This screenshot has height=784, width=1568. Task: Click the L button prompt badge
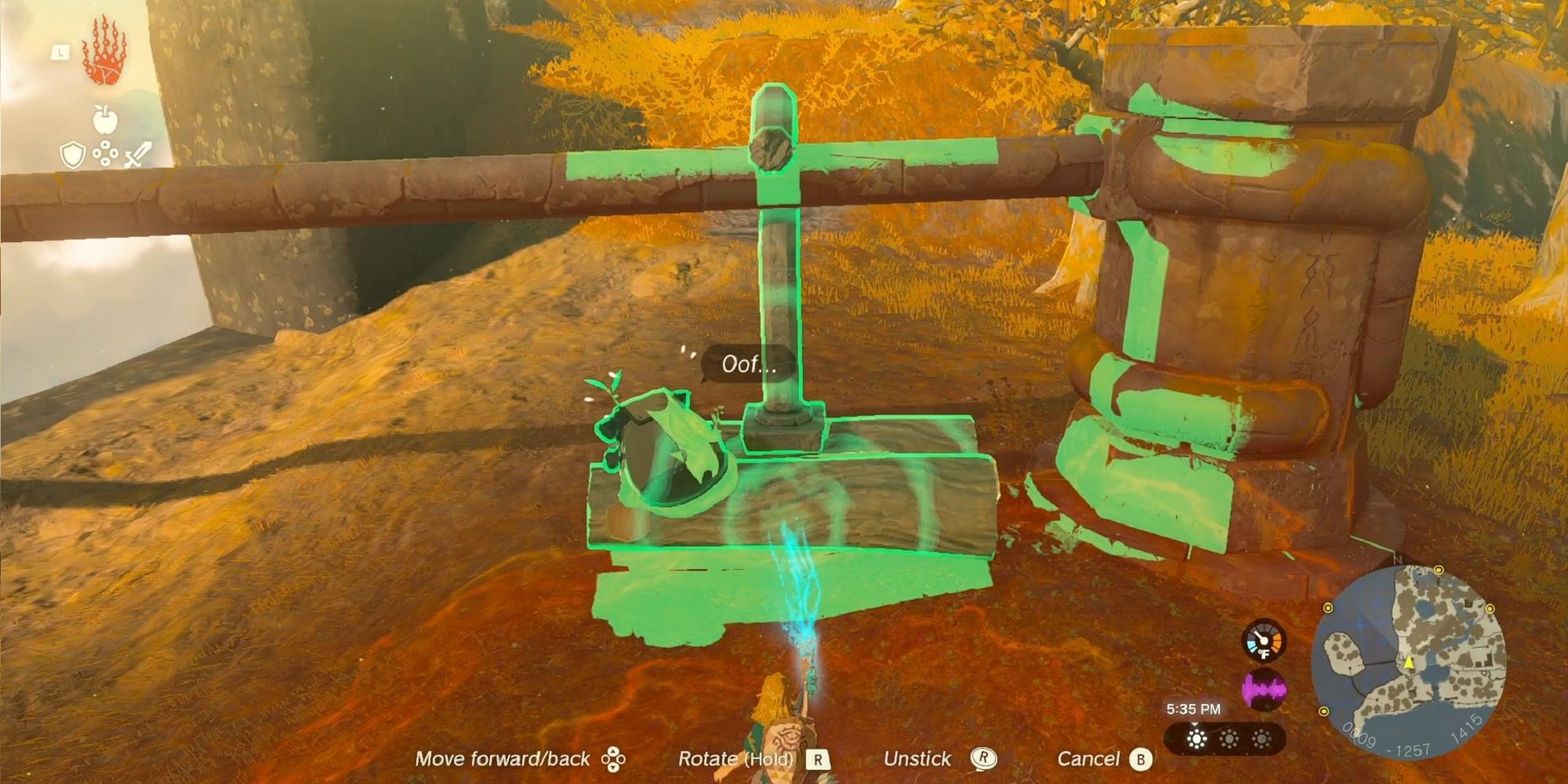(61, 51)
